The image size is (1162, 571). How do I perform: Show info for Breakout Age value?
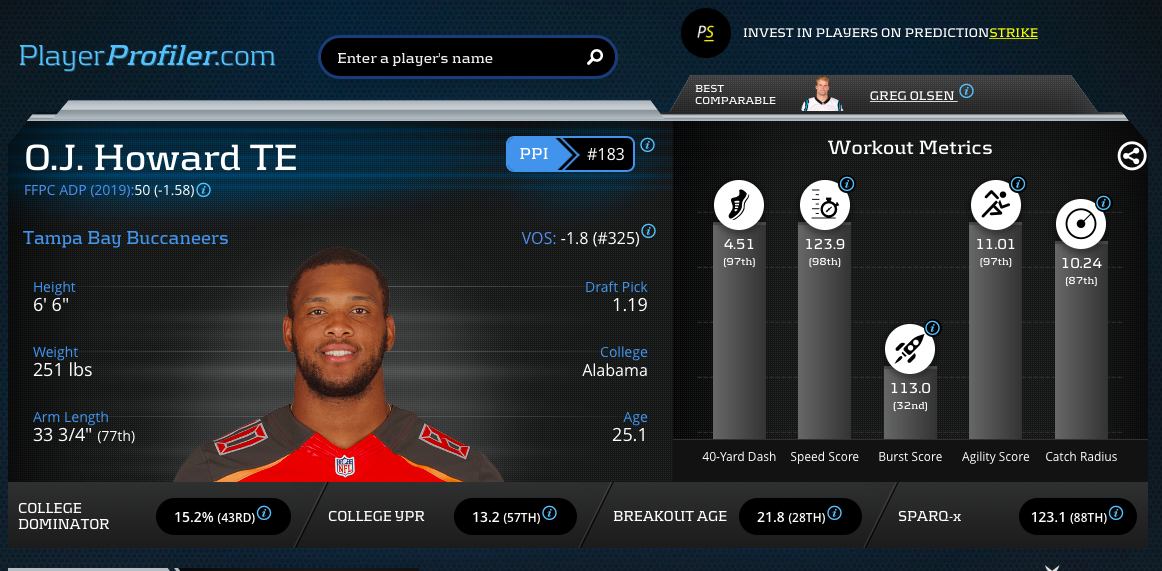(x=834, y=513)
